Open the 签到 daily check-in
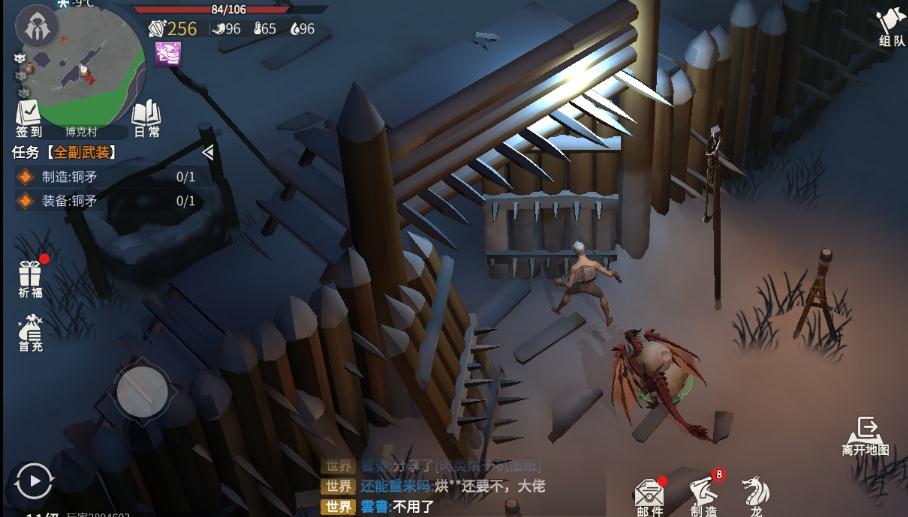Image resolution: width=908 pixels, height=517 pixels. click(x=28, y=118)
